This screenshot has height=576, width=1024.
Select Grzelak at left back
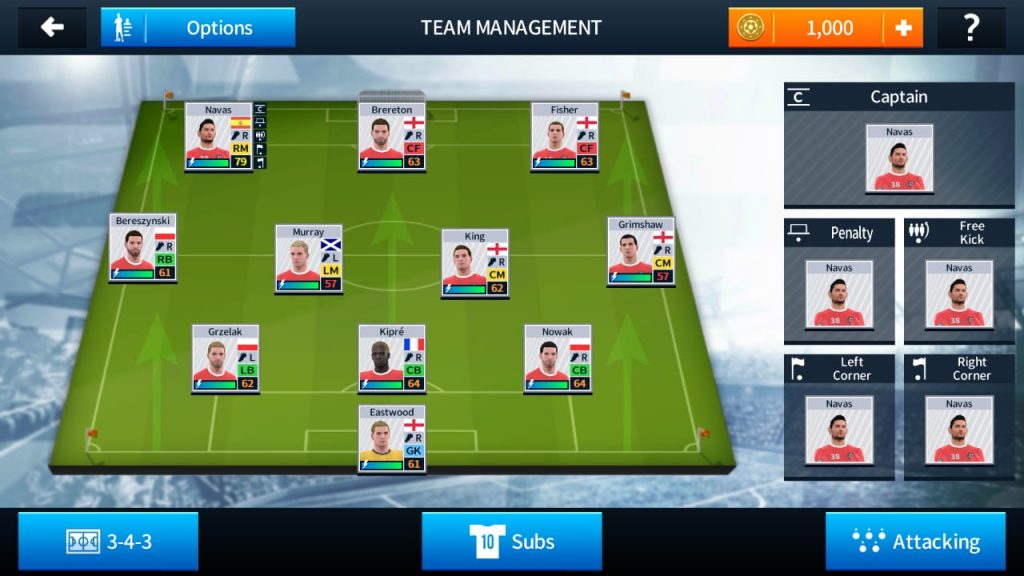225,358
